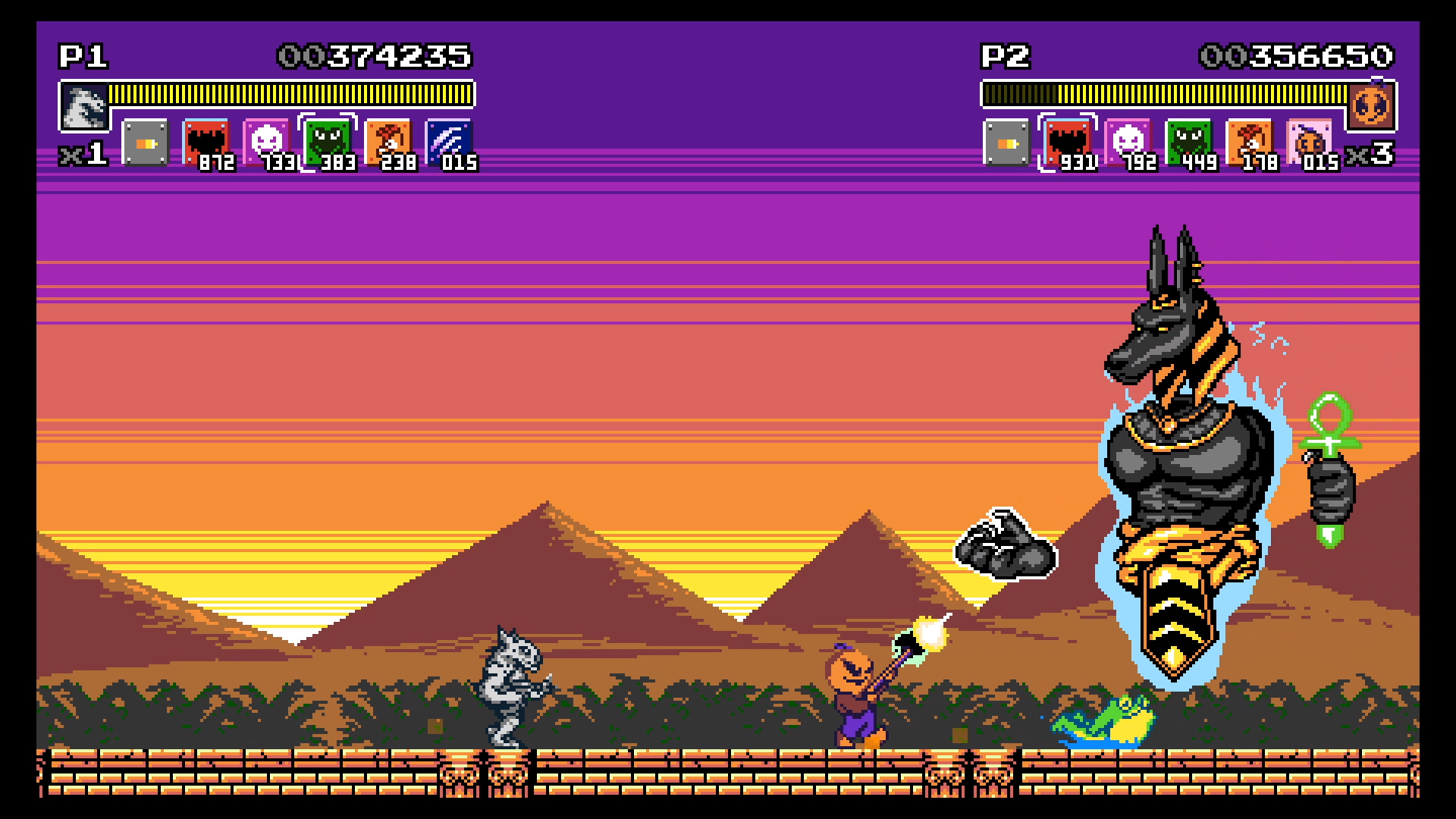Switch to P1's orange bird weapon icon
This screenshot has height=819, width=1456.
[388, 142]
